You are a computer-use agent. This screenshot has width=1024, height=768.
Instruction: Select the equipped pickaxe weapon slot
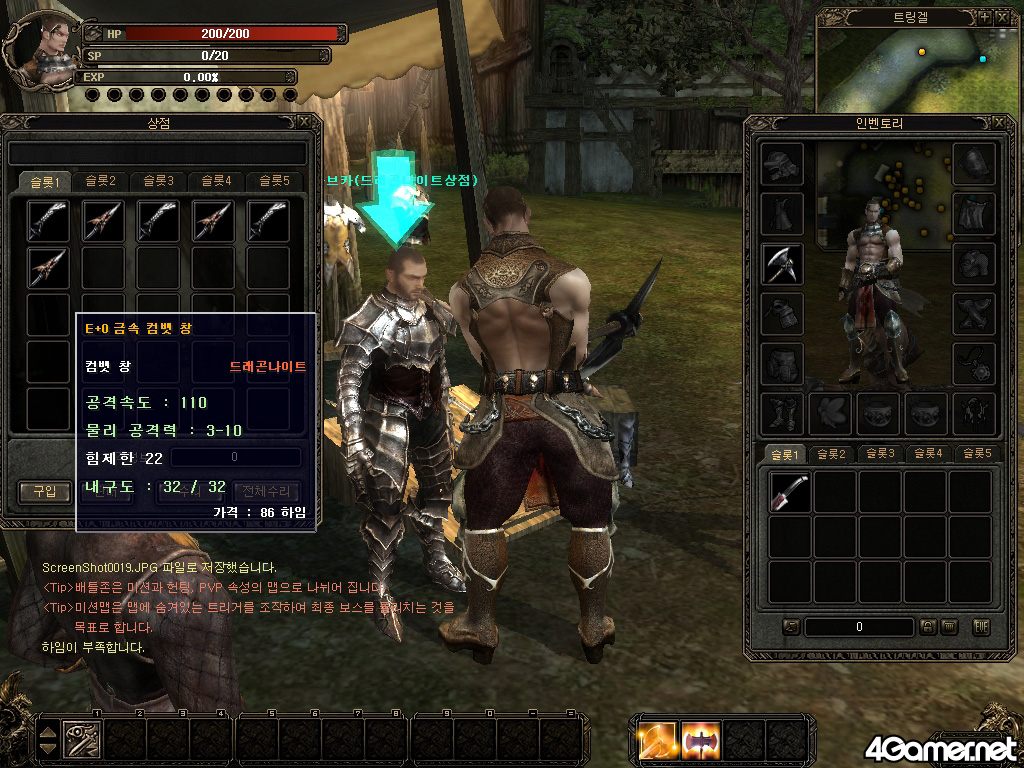click(x=781, y=263)
